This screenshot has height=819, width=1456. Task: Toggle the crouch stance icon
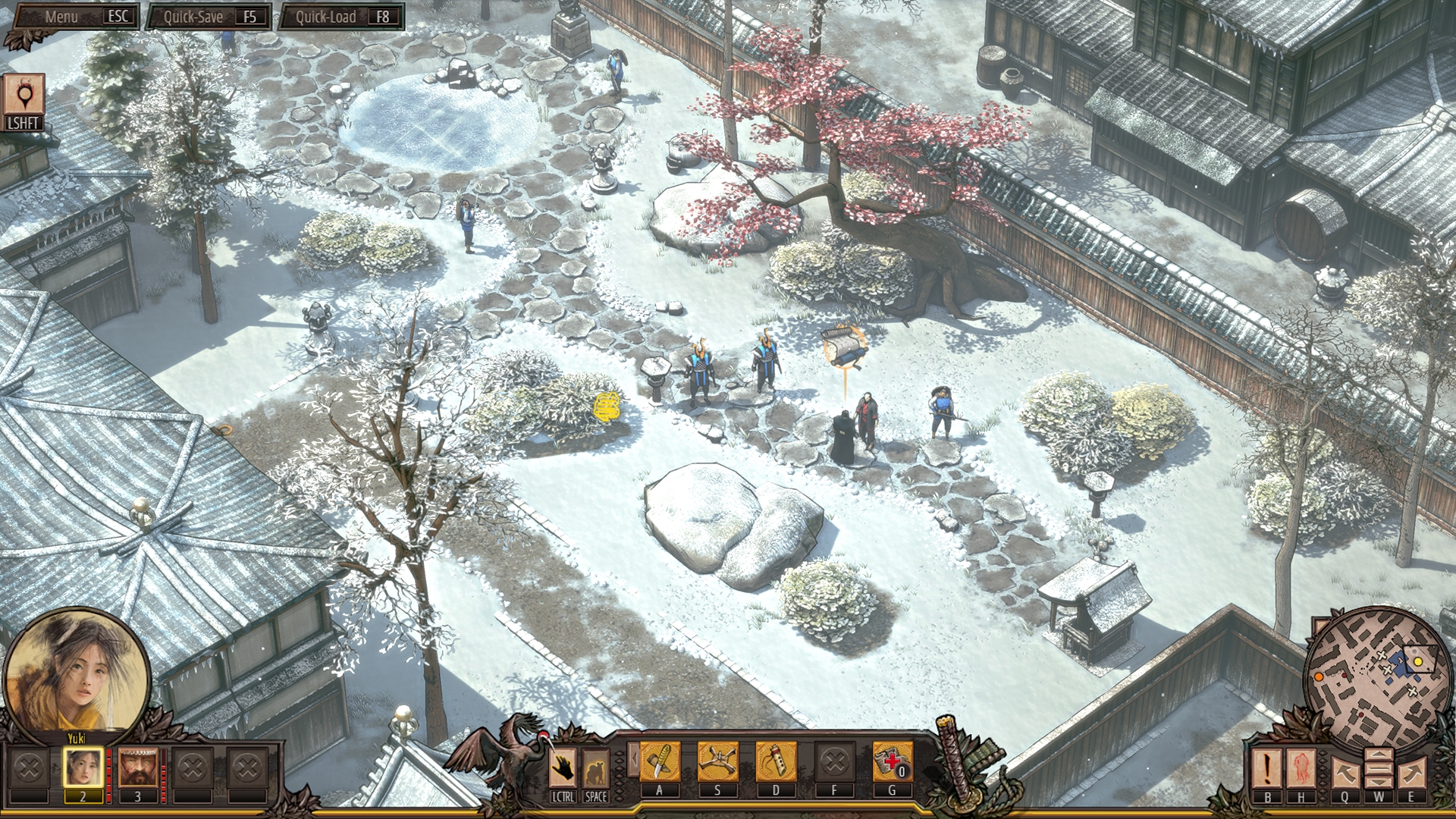pyautogui.click(x=596, y=769)
